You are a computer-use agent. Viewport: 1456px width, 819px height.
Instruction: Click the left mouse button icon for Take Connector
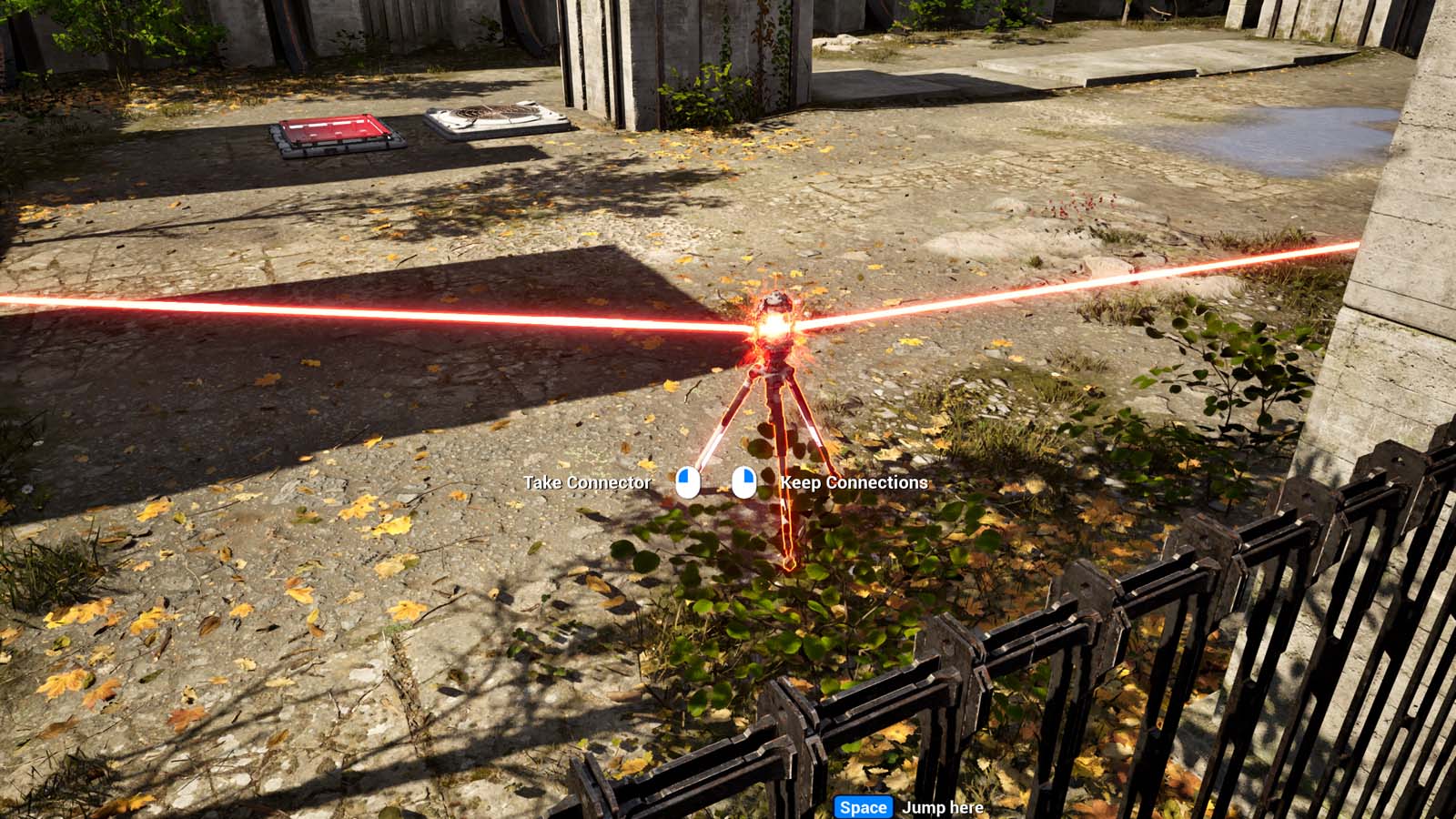tap(687, 482)
